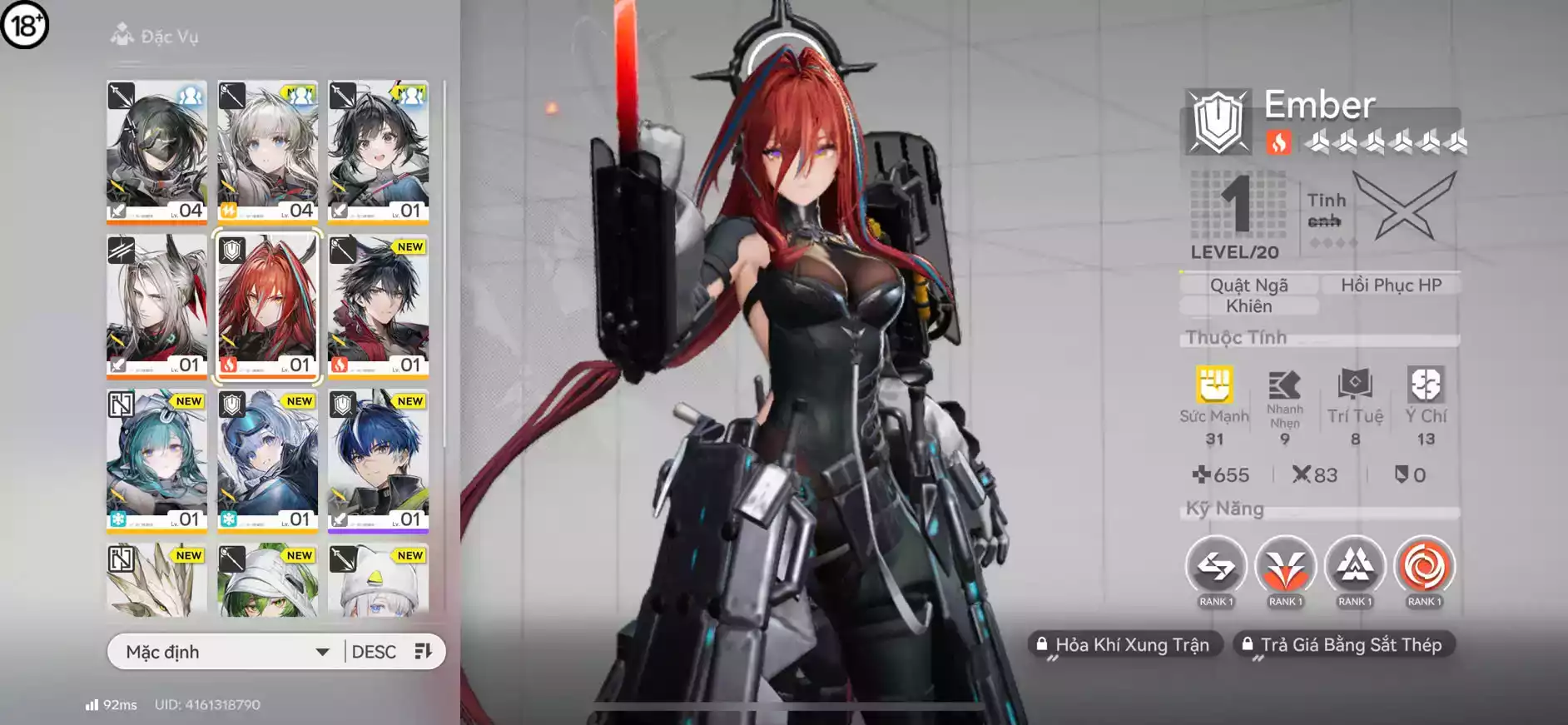Switch to the Hồi Phục HP tag
The width and height of the screenshot is (1568, 725).
(x=1390, y=284)
